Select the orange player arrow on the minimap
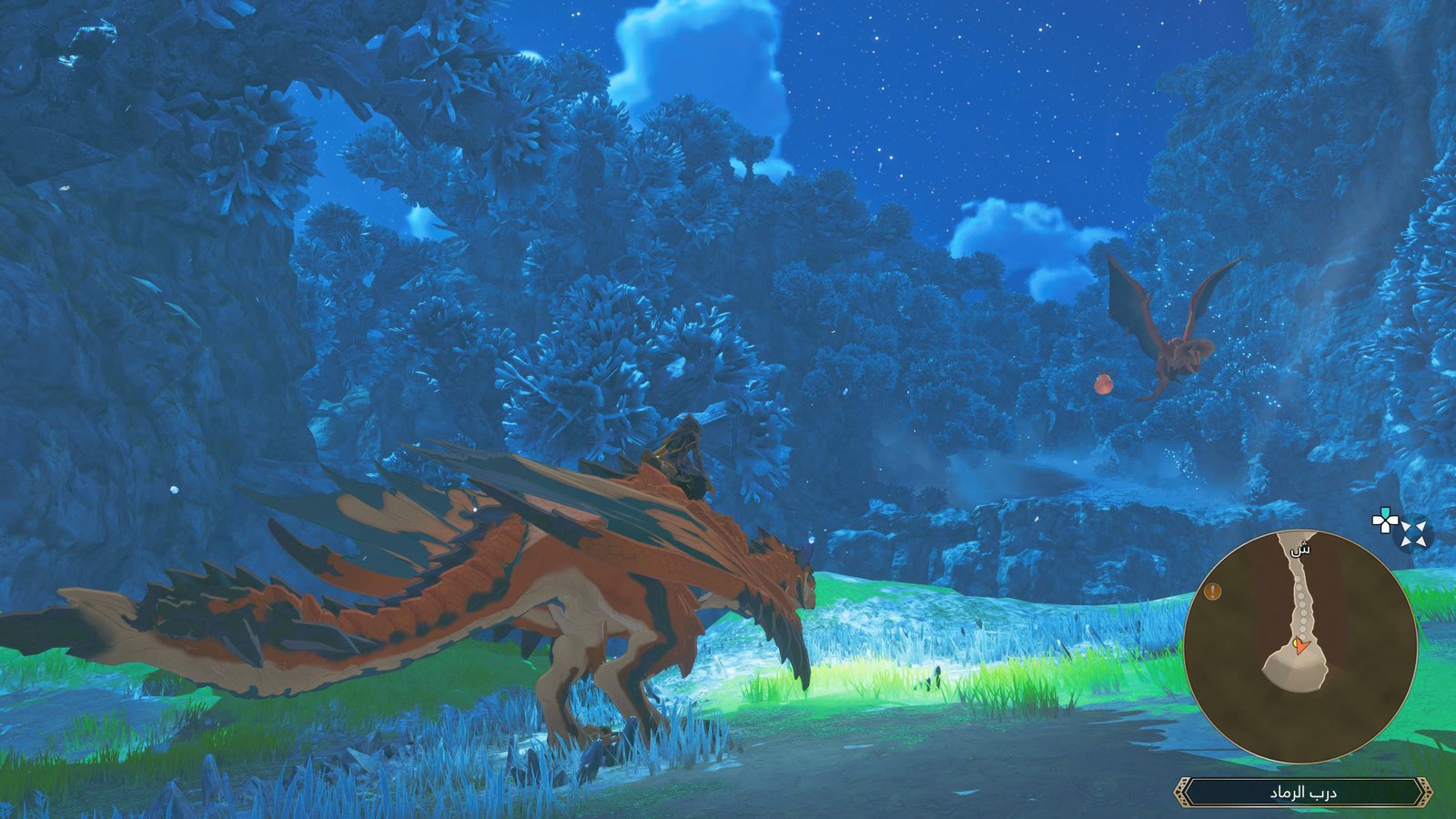This screenshot has width=1456, height=819. point(1301,647)
